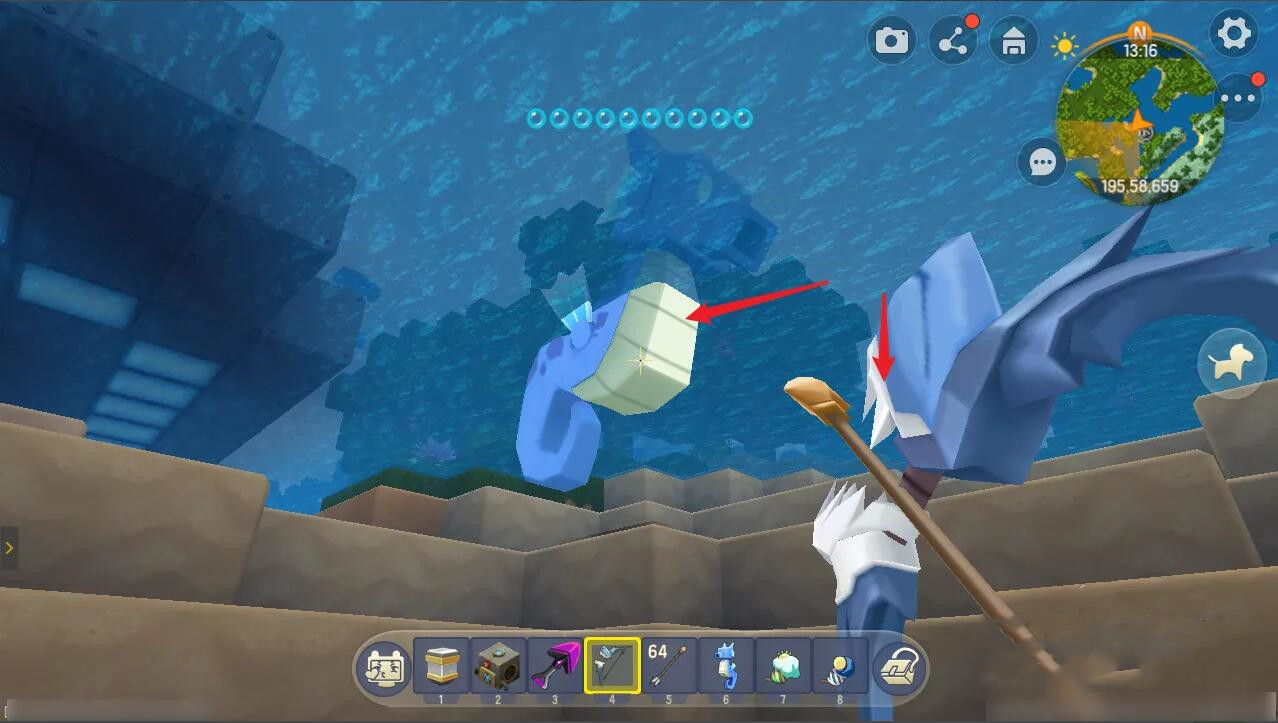Open the gear settings menu
1278x723 pixels.
[1233, 35]
